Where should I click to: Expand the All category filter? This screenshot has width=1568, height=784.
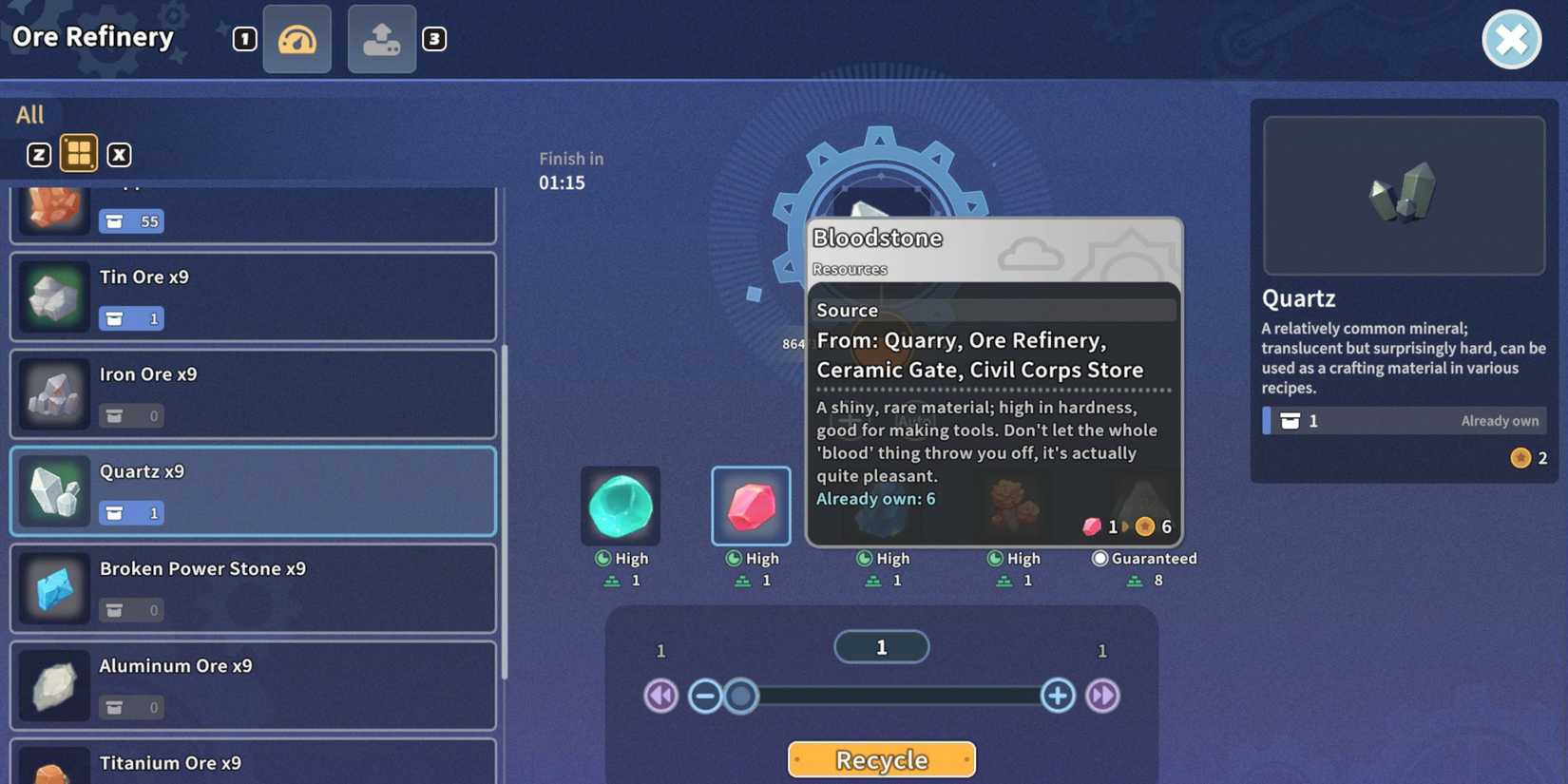point(30,113)
